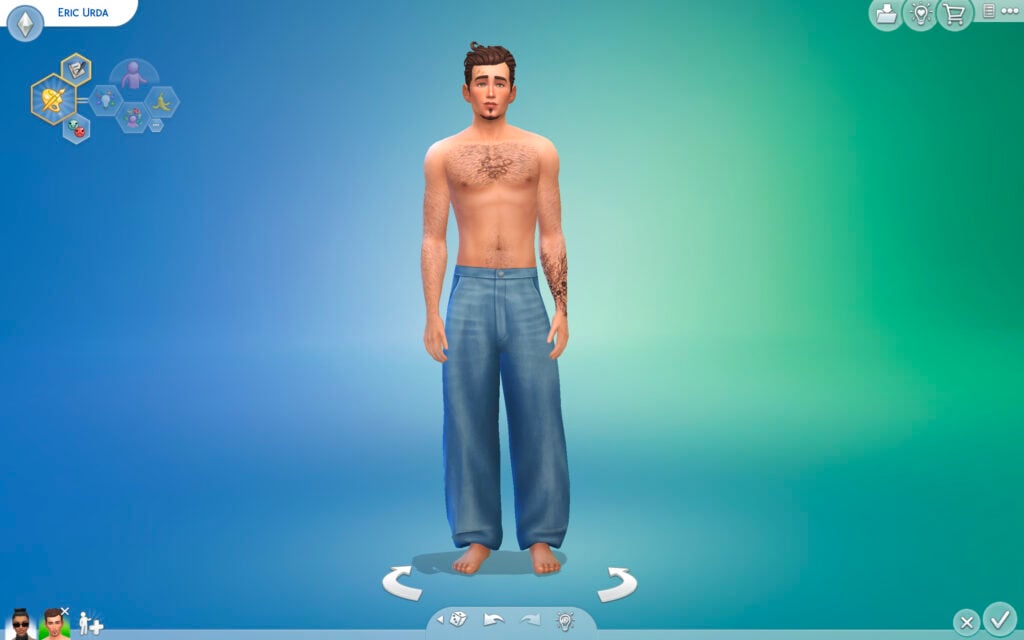Open the notepad bonus trait hexagon
This screenshot has height=640, width=1024.
pos(75,69)
